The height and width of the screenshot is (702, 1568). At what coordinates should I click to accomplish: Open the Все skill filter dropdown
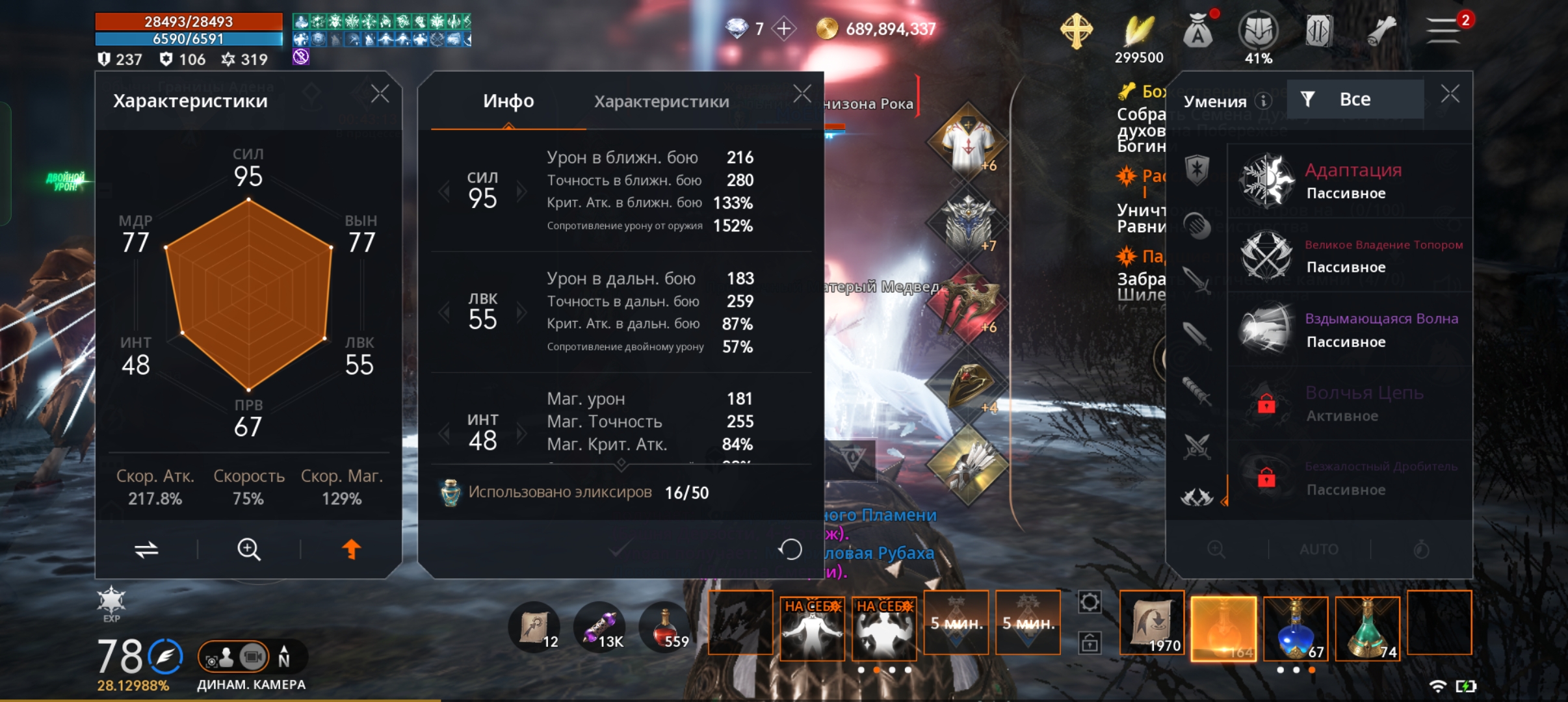[1354, 99]
